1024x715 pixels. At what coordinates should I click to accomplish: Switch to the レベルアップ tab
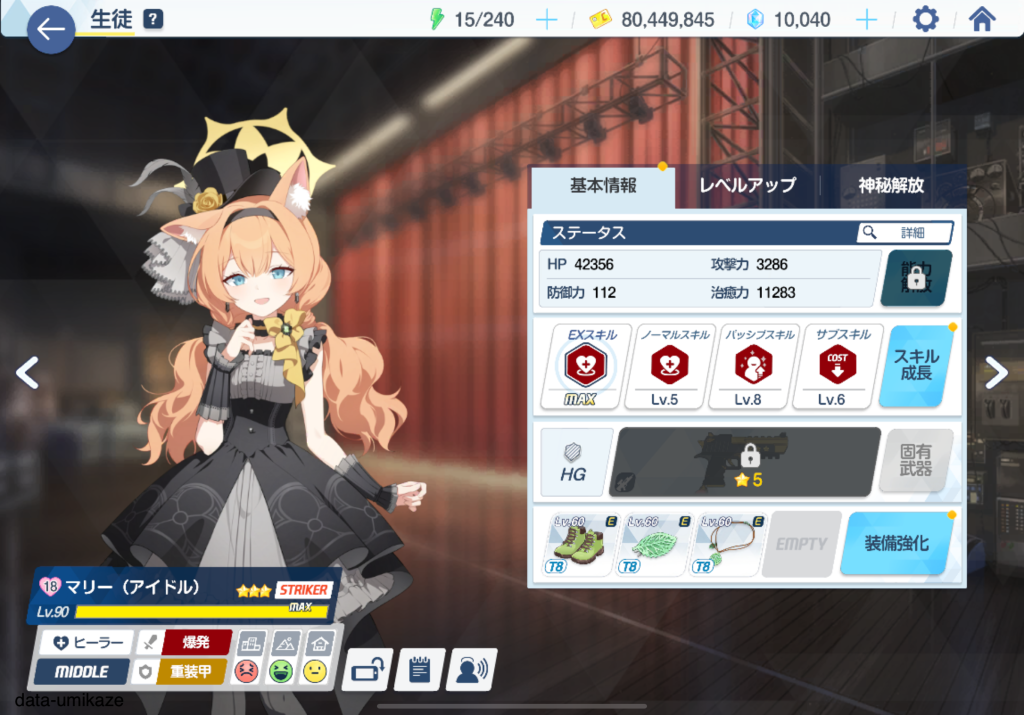pyautogui.click(x=747, y=185)
